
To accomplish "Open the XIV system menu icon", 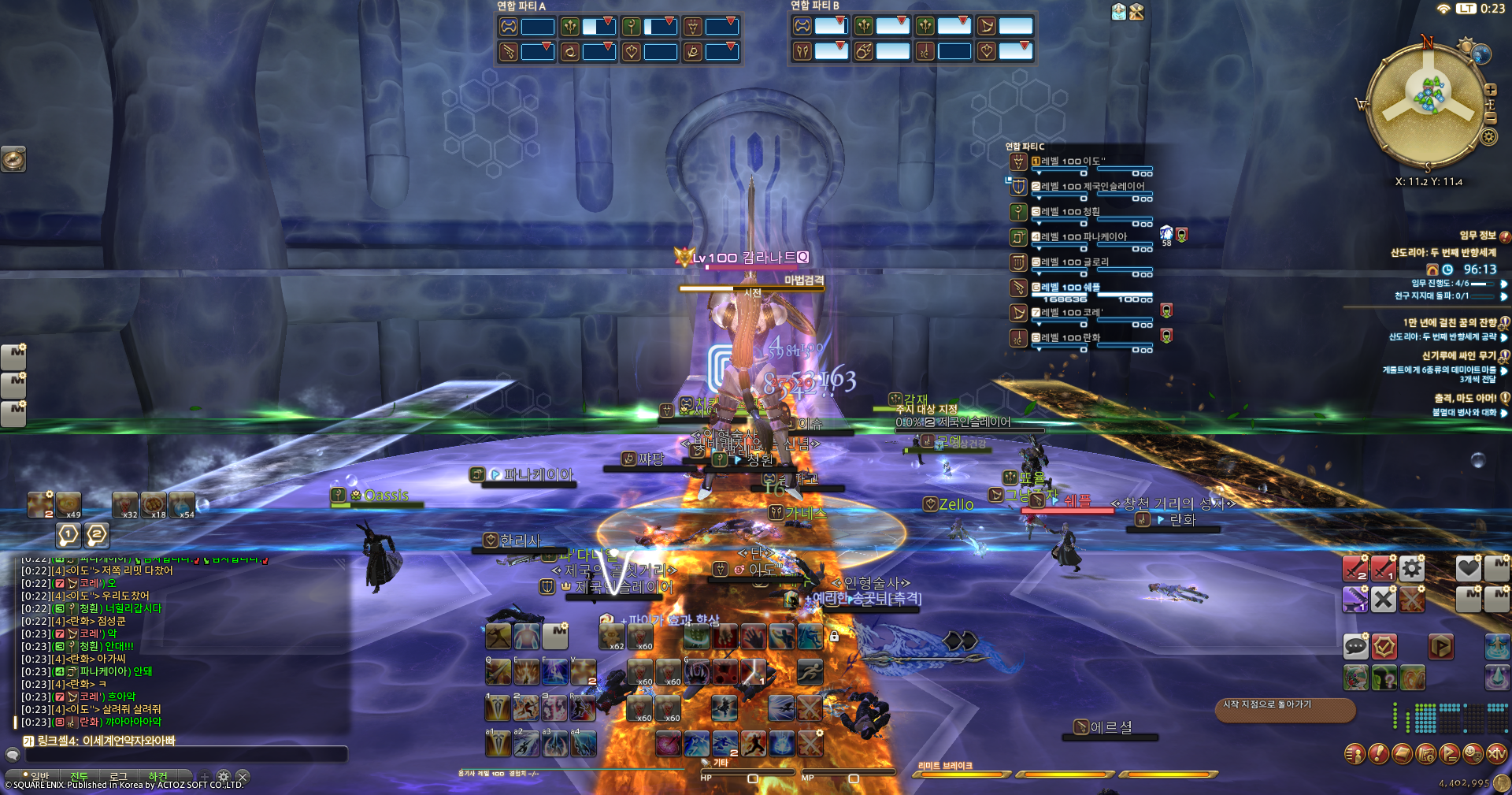I will (1496, 754).
